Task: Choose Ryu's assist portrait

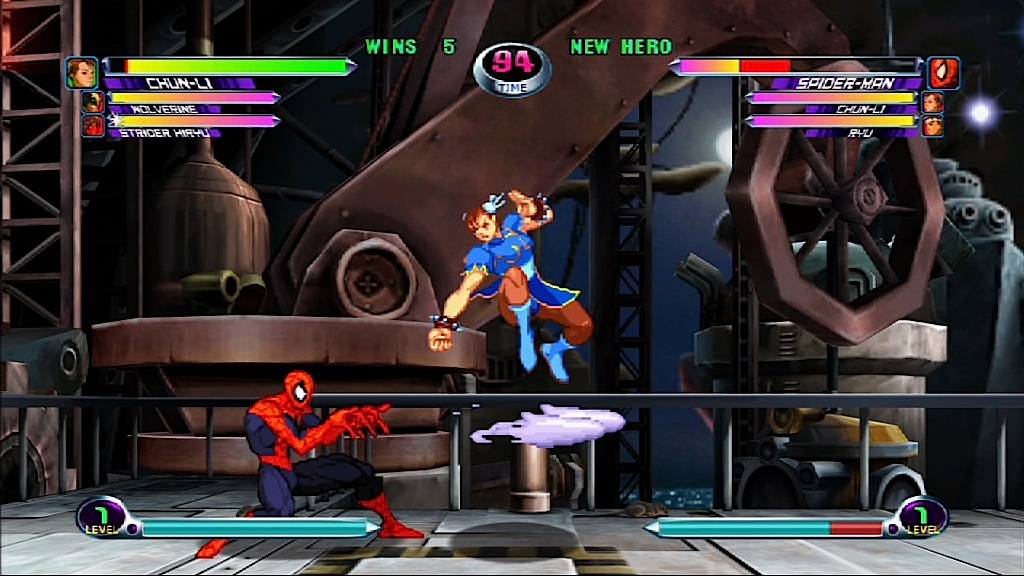Action: (x=932, y=125)
